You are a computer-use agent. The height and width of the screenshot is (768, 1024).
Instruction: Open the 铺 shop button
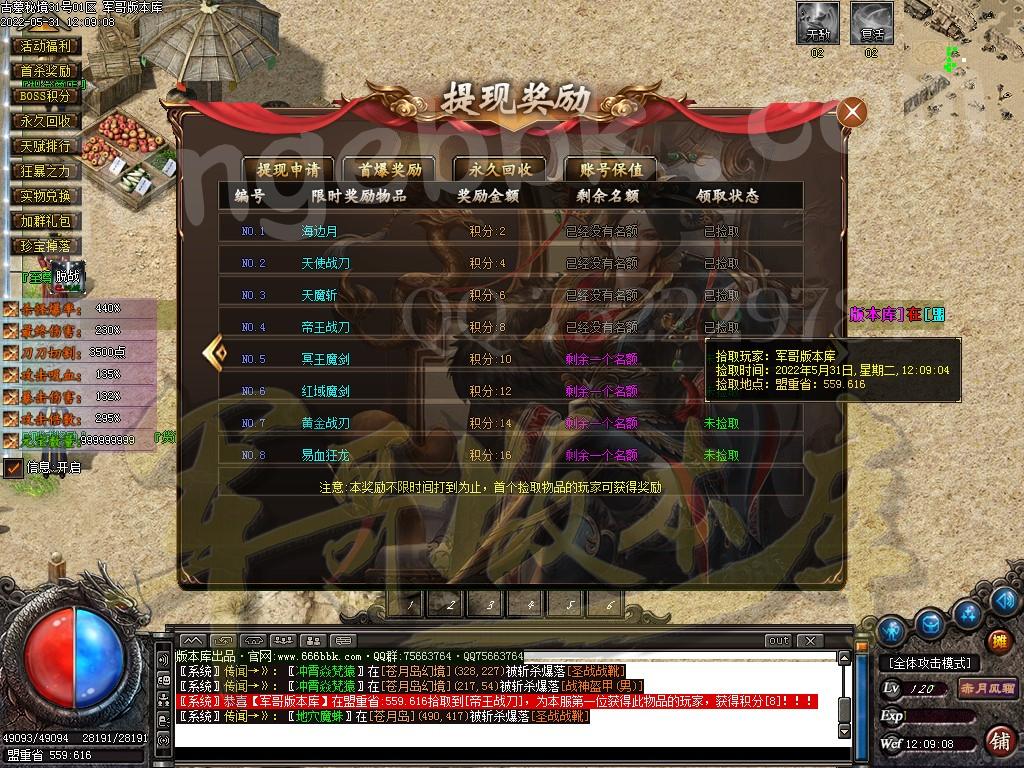click(997, 741)
